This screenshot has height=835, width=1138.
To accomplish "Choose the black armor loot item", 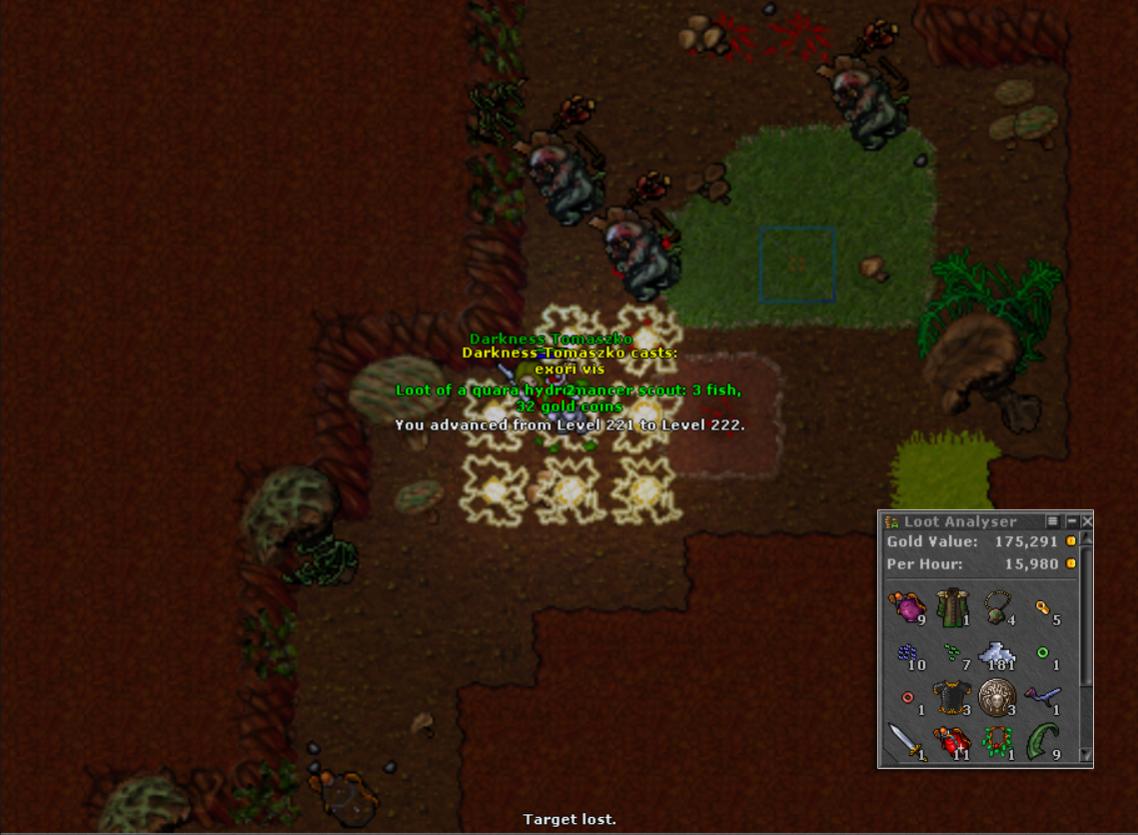I will coord(952,698).
